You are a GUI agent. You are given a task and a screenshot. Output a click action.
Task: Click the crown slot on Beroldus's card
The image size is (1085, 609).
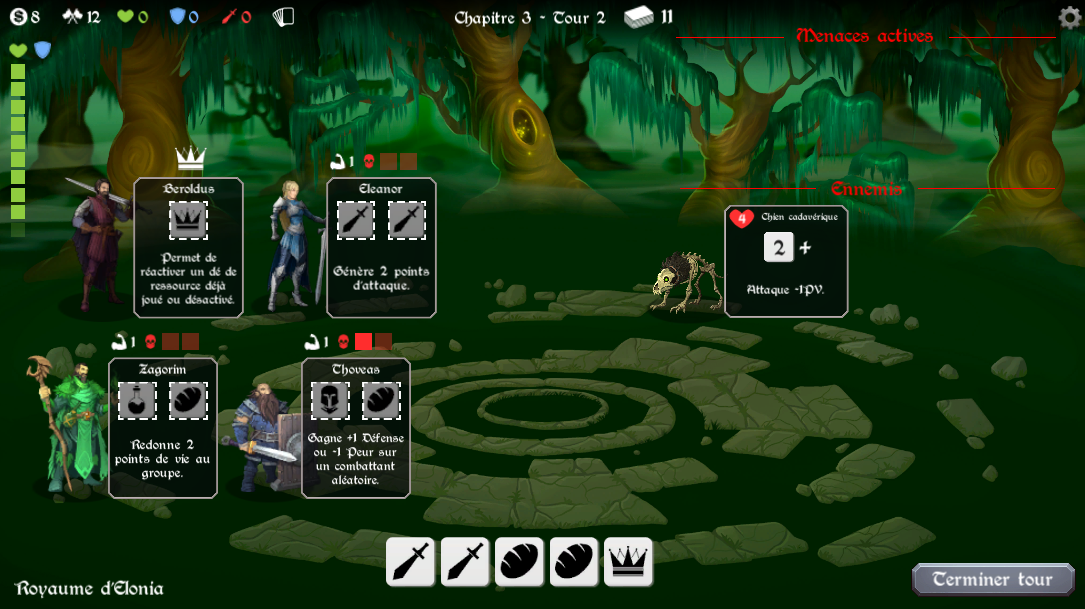click(188, 220)
